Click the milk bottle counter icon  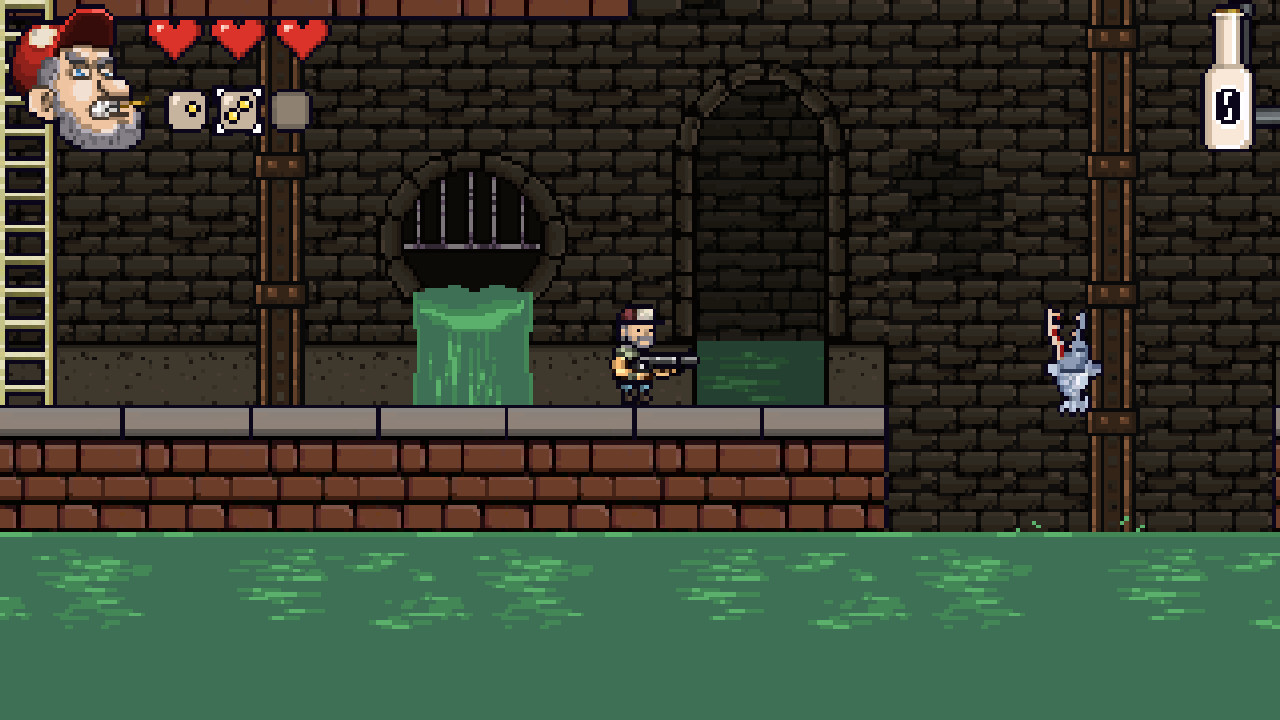(x=1227, y=75)
